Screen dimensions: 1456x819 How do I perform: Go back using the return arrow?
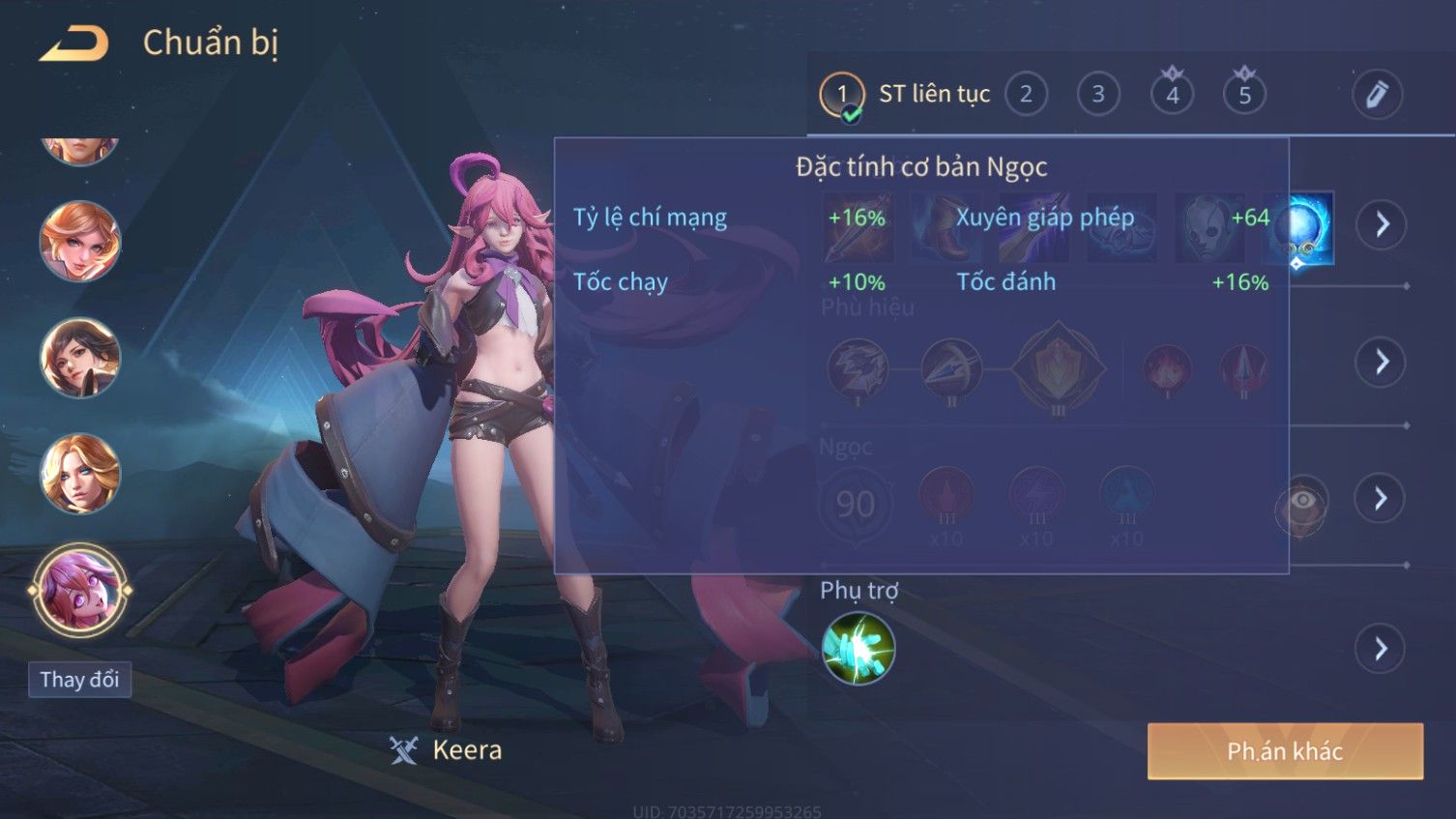pyautogui.click(x=73, y=44)
